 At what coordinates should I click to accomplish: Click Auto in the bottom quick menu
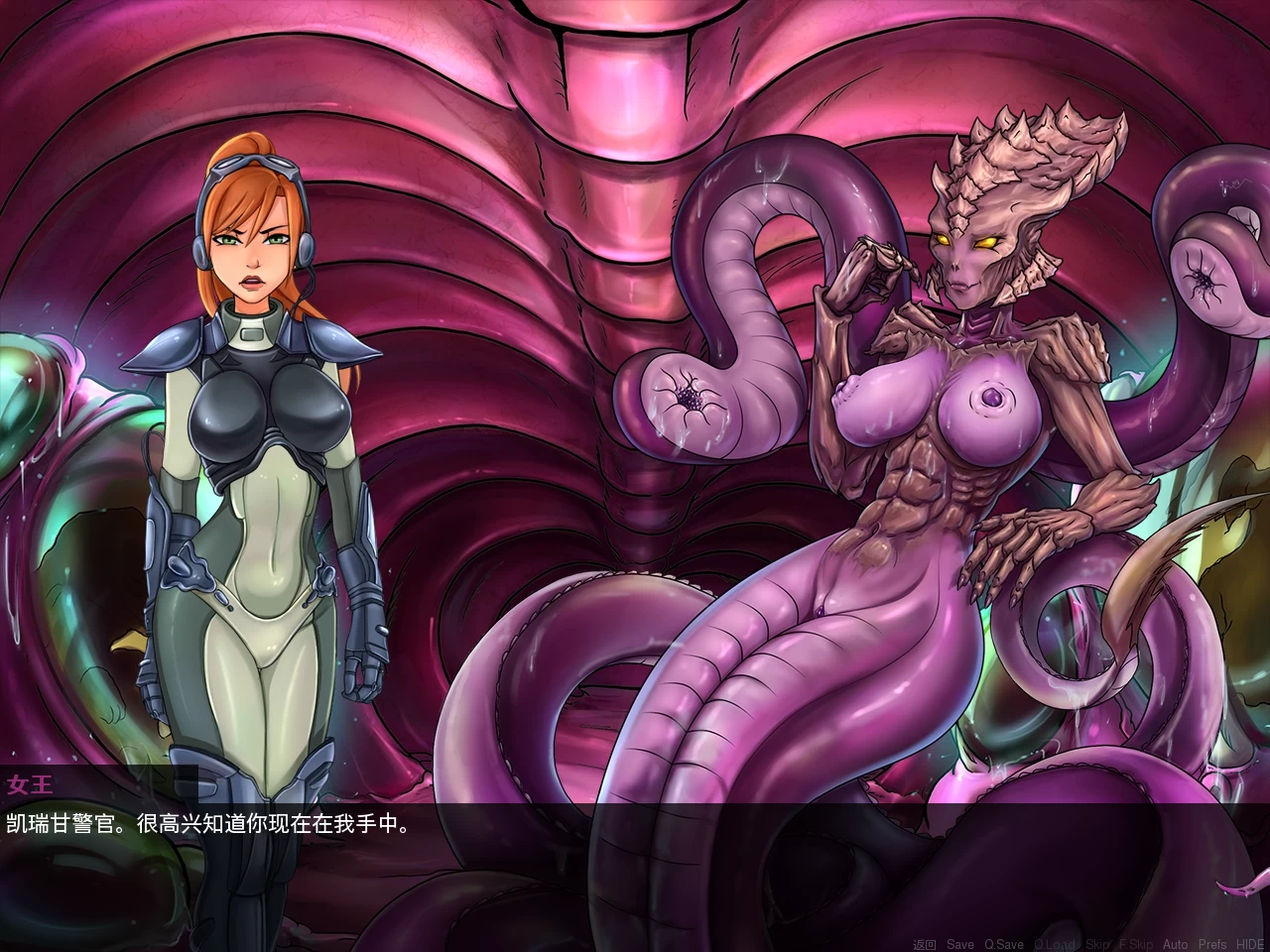point(1177,944)
